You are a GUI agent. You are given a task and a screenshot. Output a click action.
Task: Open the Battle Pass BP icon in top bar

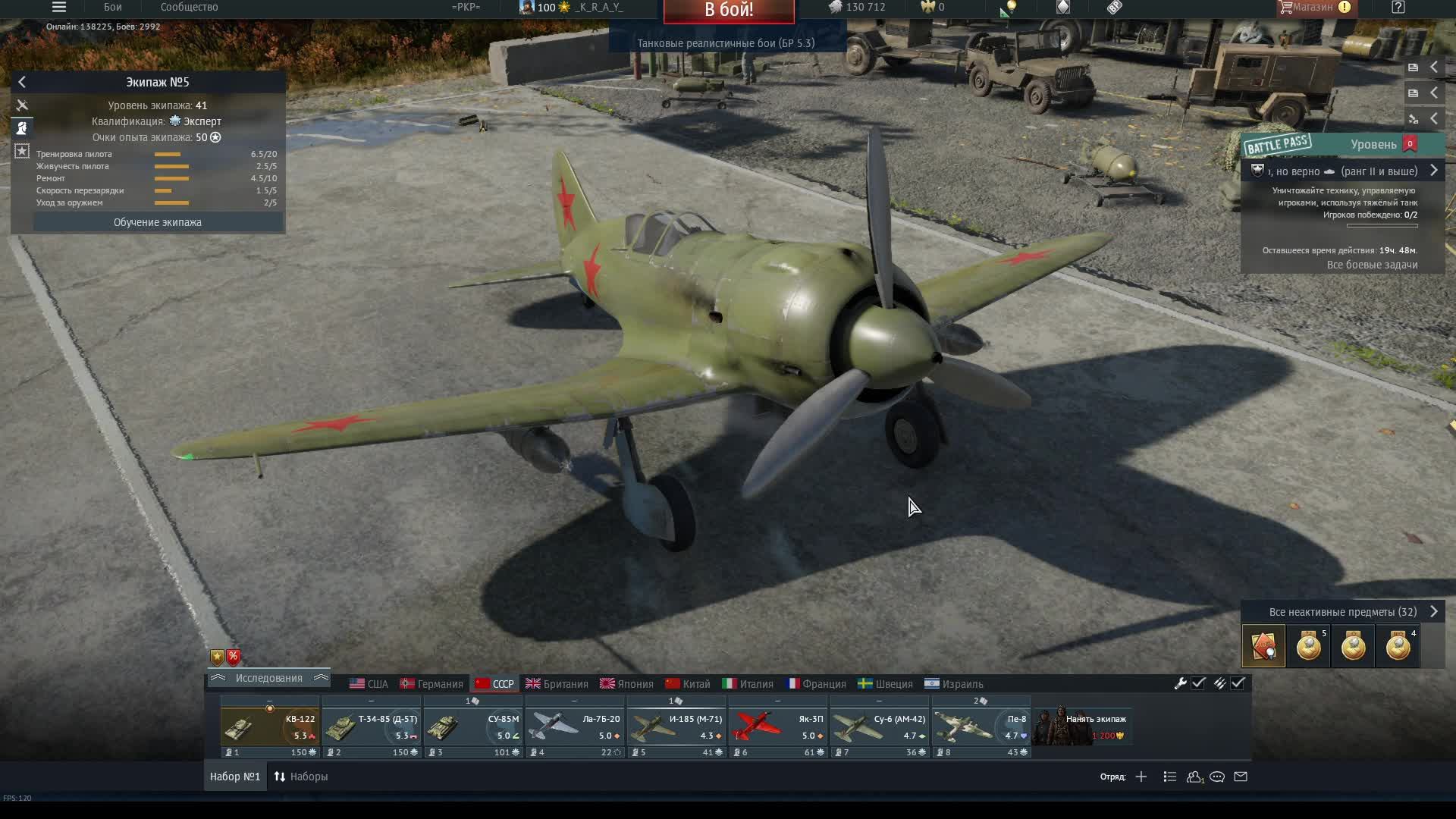coord(1114,8)
